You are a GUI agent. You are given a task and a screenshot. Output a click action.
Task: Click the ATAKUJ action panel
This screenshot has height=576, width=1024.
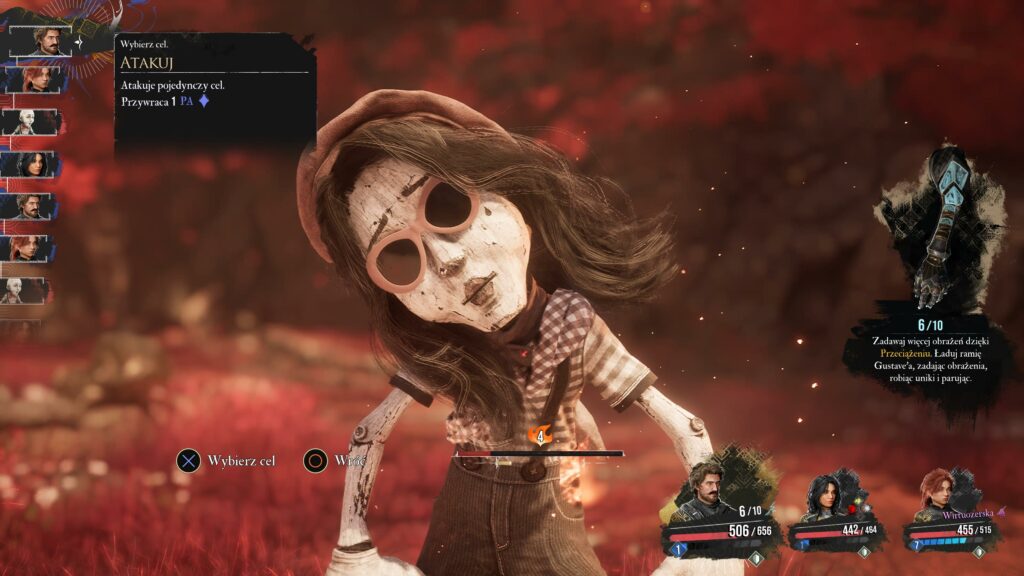215,88
